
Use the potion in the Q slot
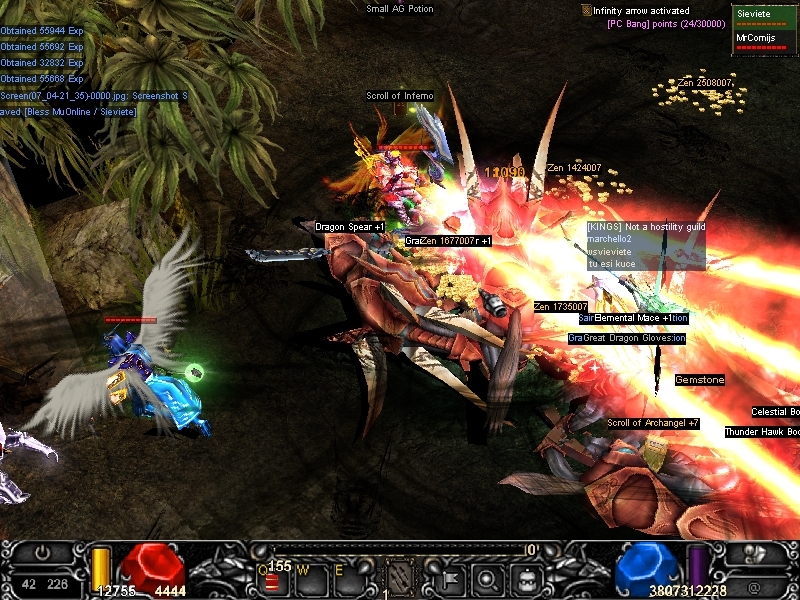pos(271,580)
